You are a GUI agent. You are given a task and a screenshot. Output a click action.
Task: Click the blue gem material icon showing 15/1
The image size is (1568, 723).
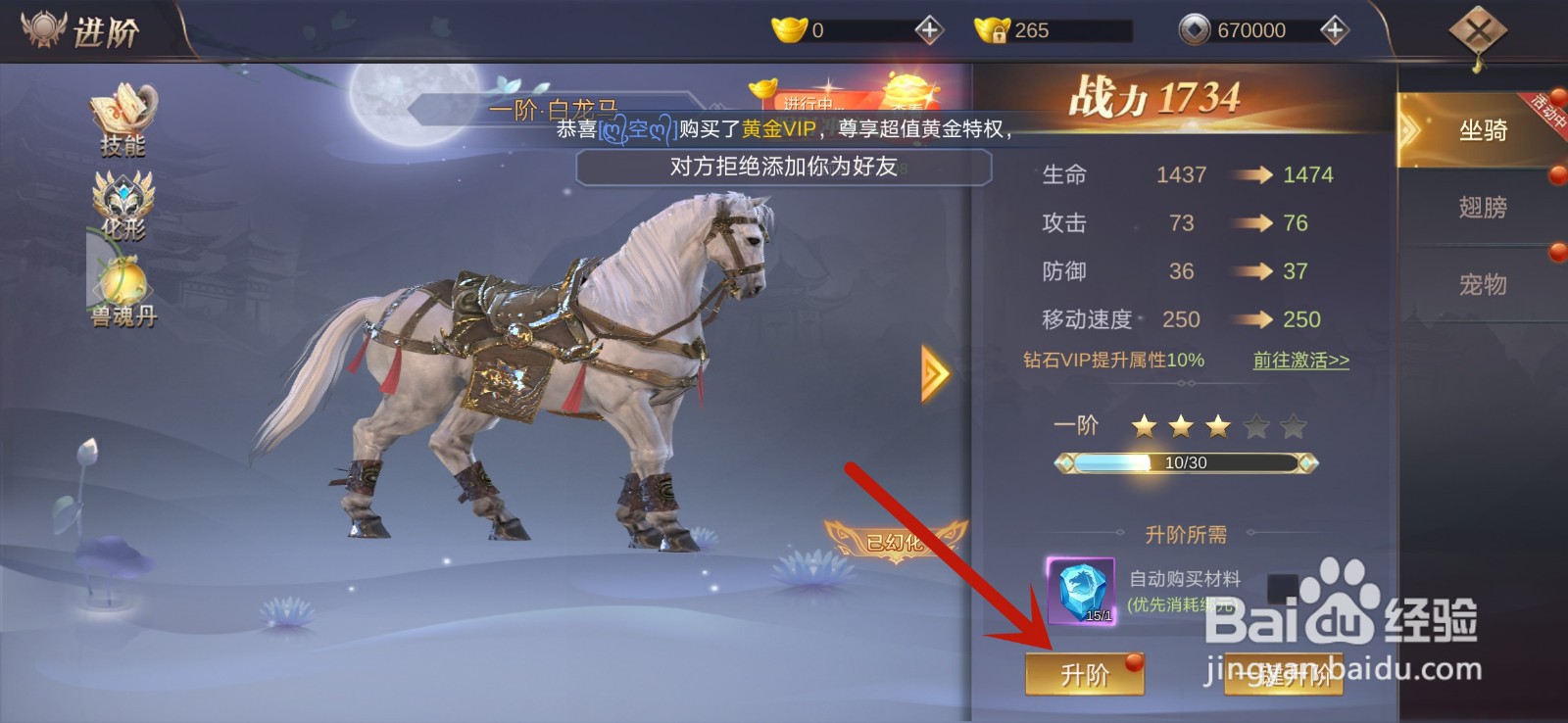pos(1082,589)
